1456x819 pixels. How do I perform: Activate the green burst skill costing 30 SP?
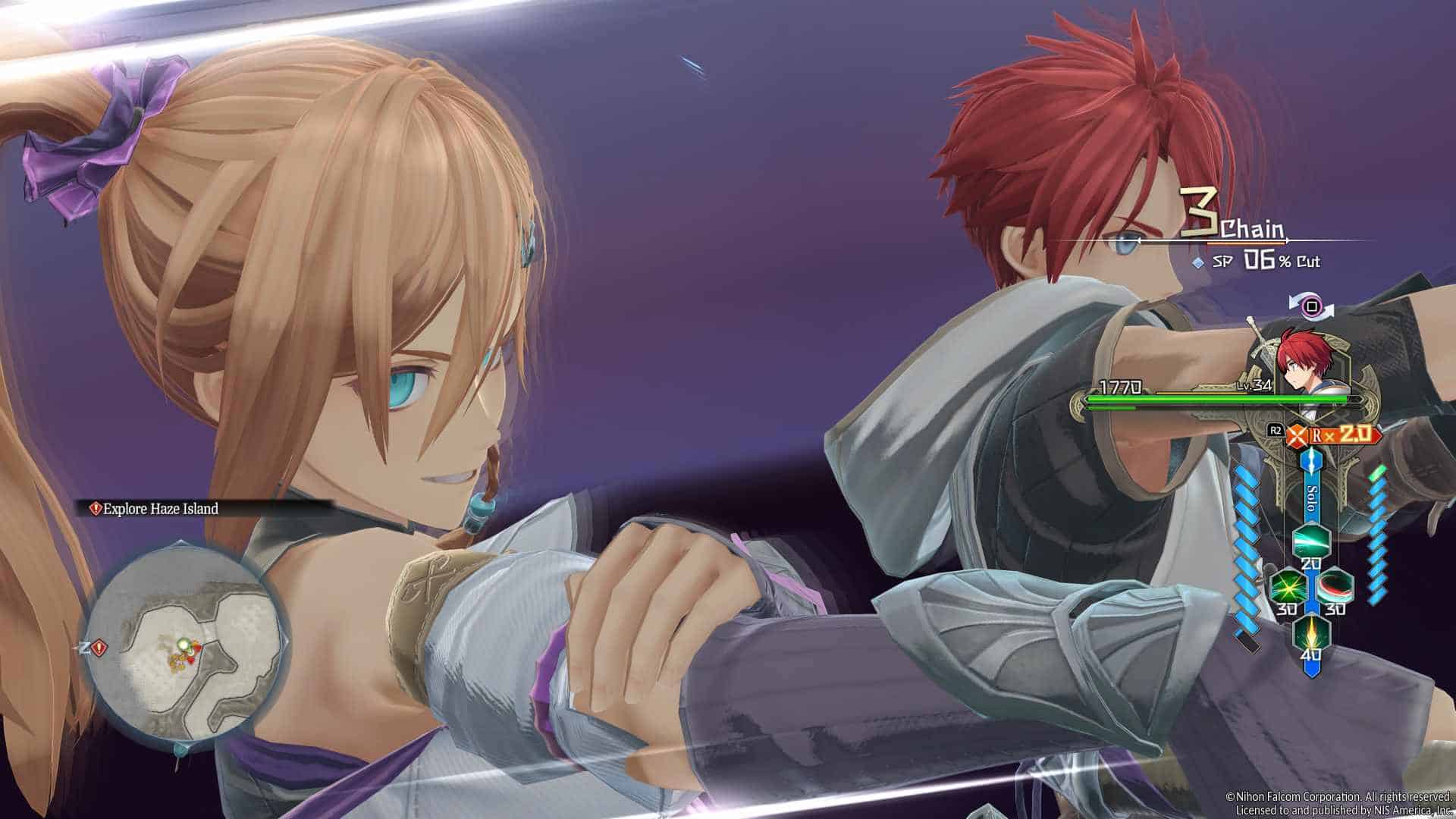click(1287, 585)
